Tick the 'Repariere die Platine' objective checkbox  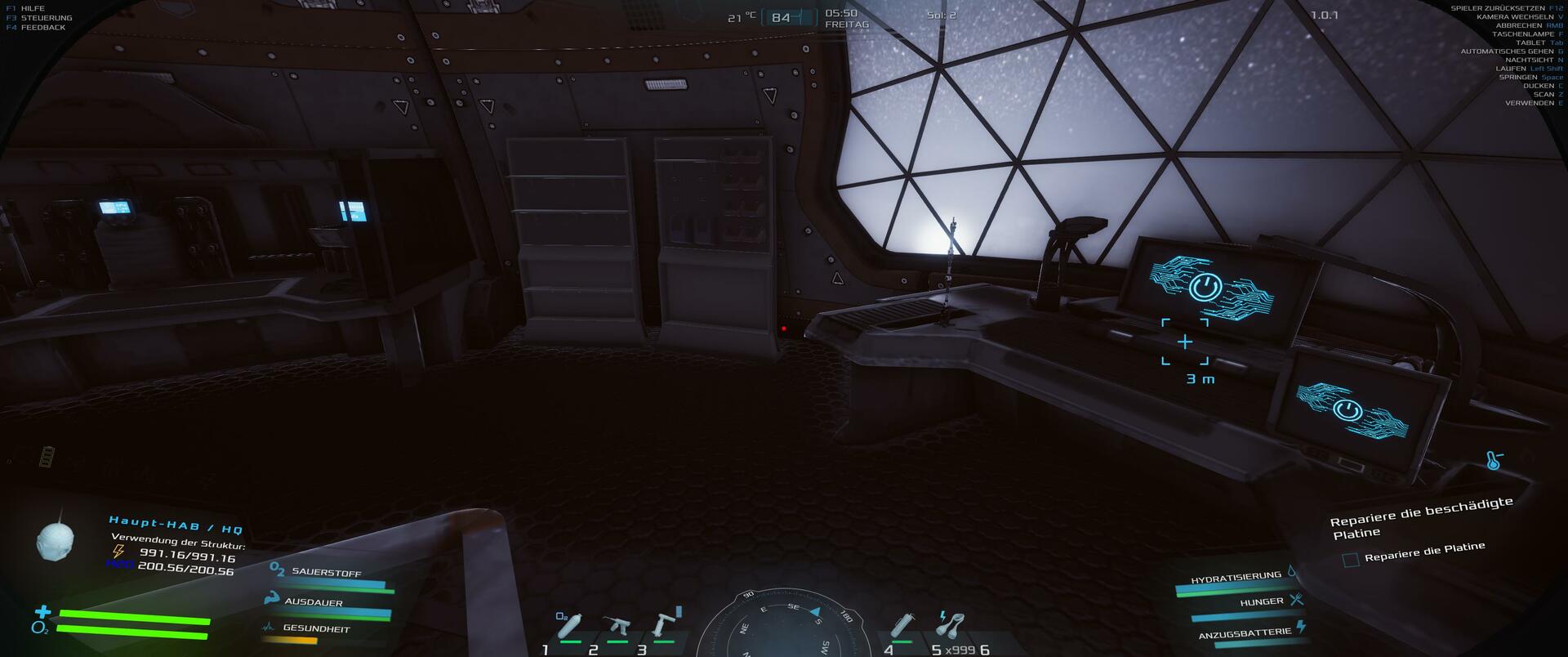pyautogui.click(x=1351, y=560)
